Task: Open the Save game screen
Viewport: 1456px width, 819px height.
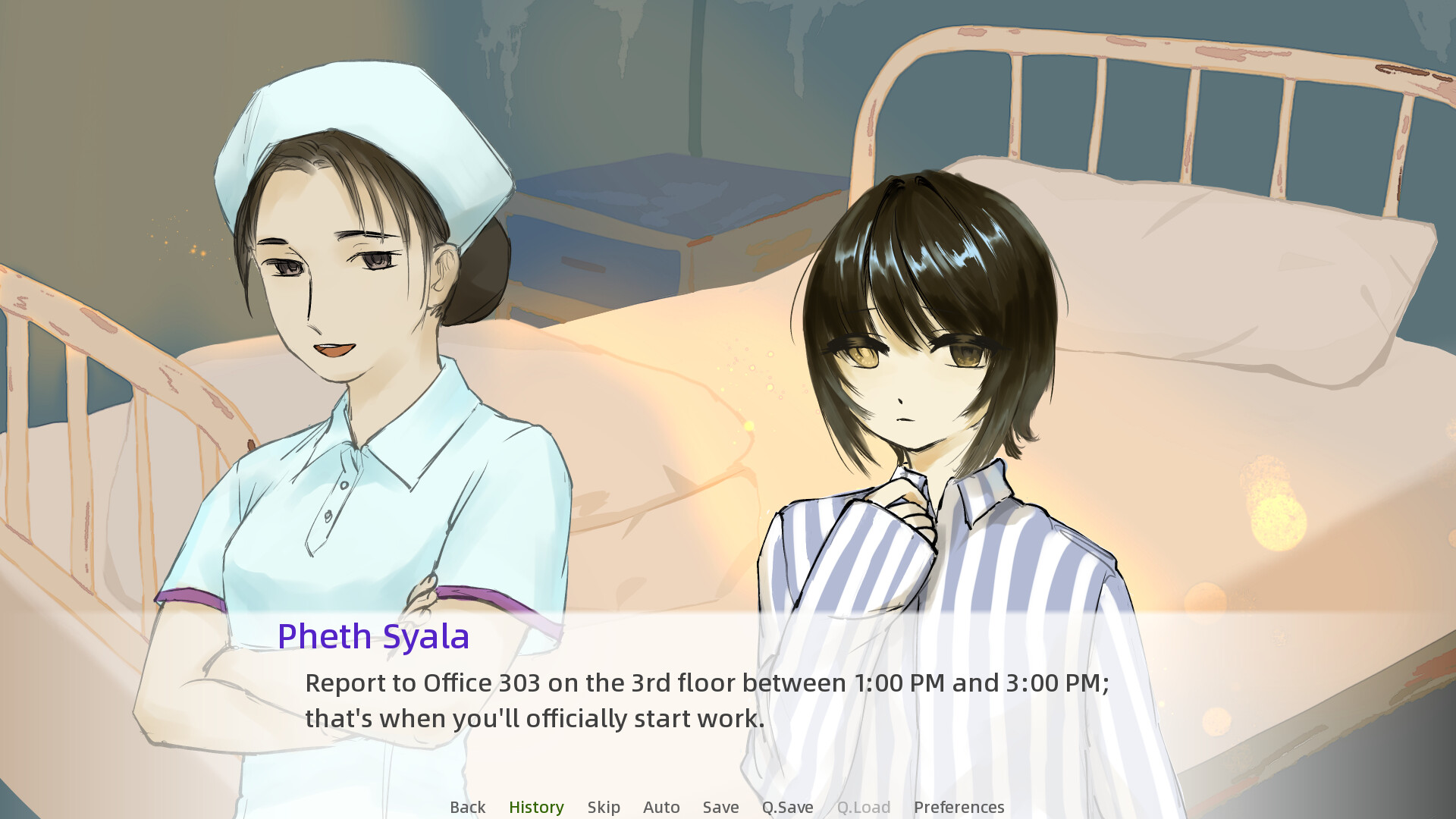Action: pos(720,807)
